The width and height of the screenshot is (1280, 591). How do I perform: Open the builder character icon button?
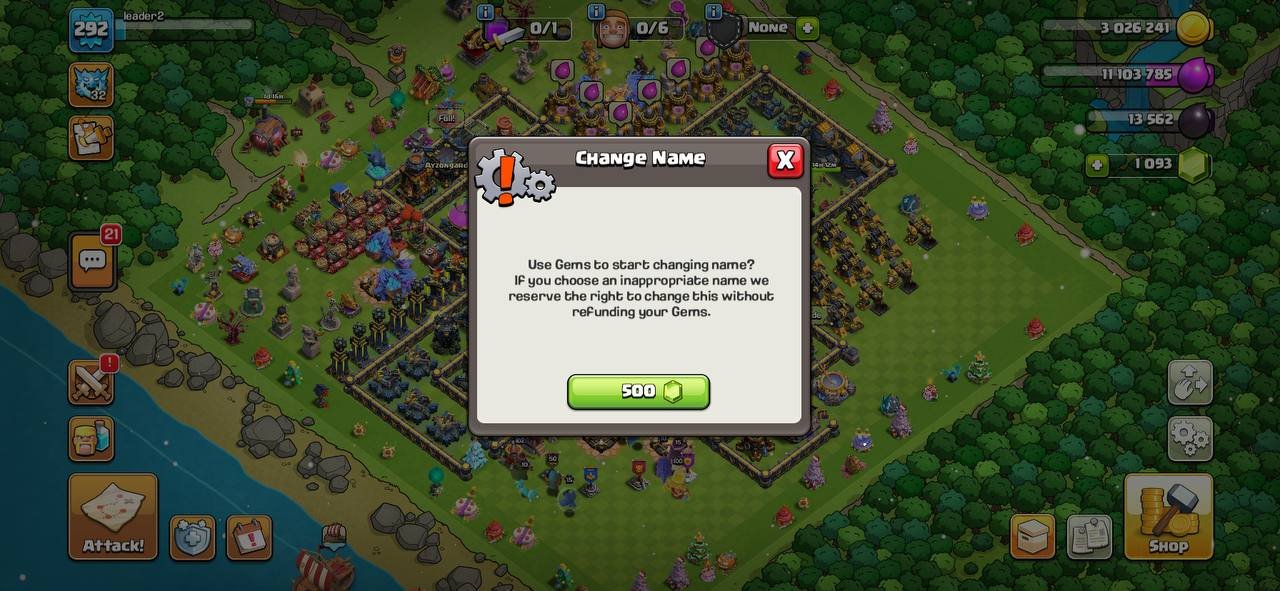point(91,438)
